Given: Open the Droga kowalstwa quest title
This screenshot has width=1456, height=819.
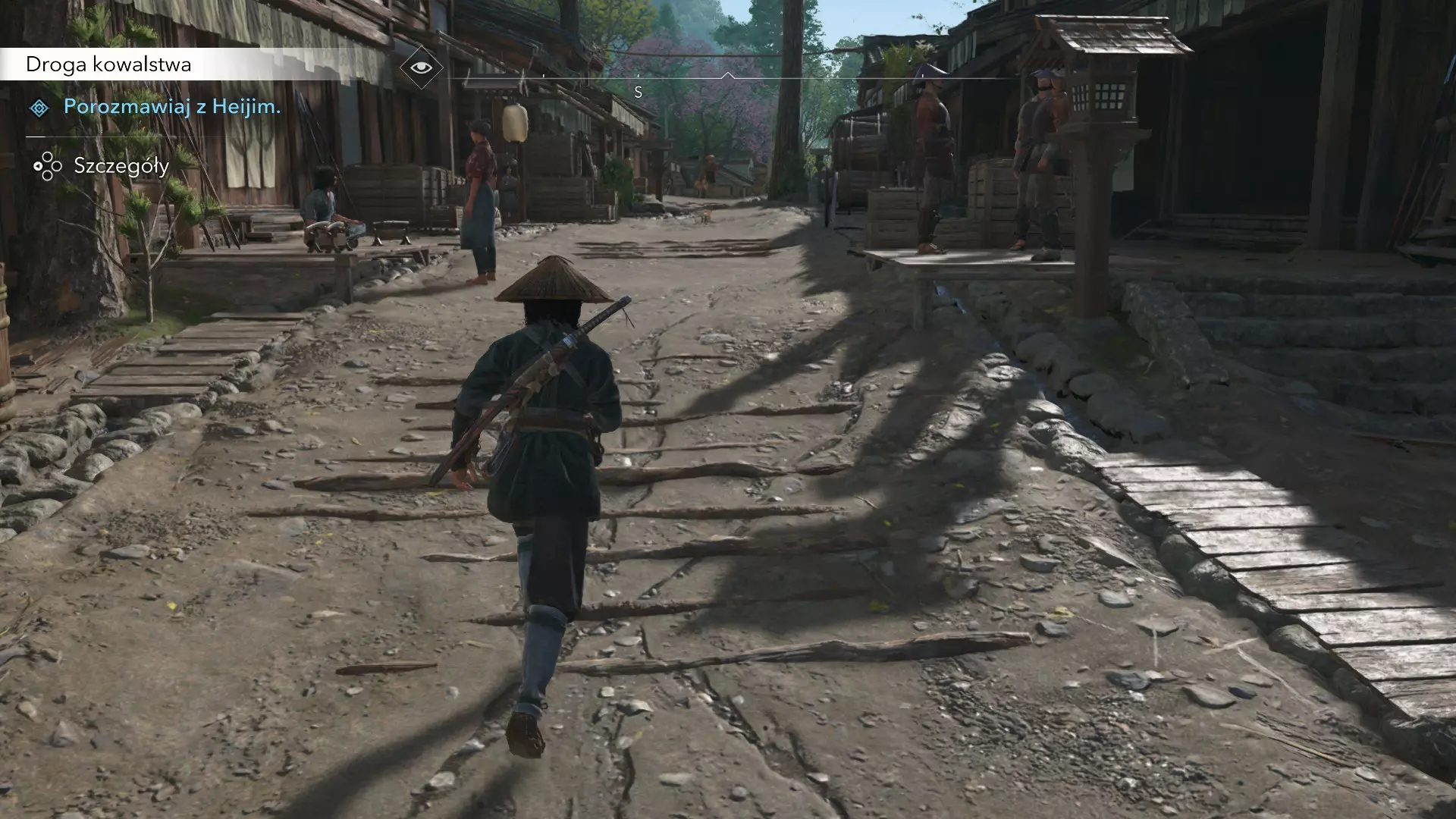Looking at the screenshot, I should pos(108,64).
